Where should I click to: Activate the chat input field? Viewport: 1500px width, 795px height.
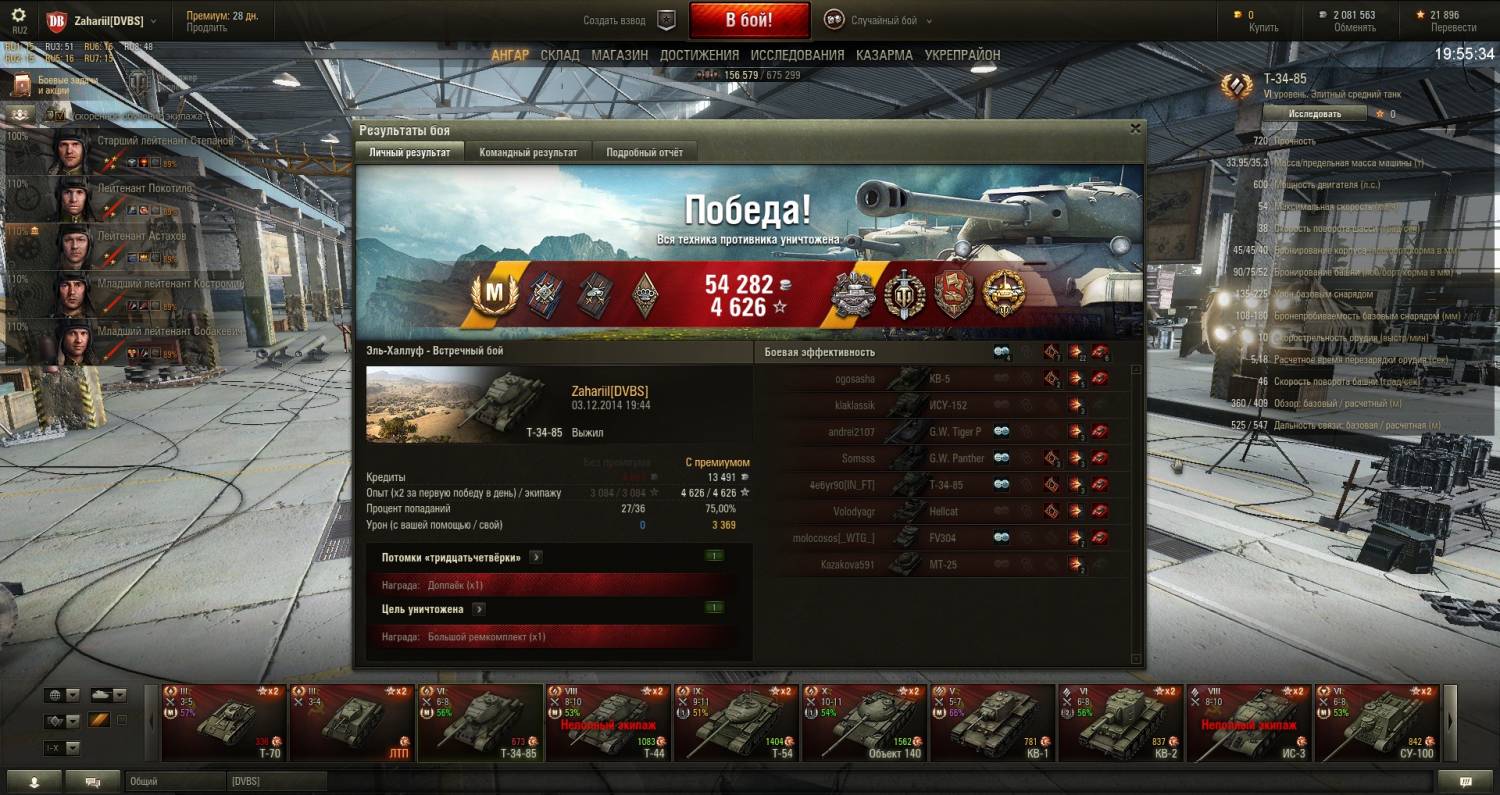tap(175, 781)
